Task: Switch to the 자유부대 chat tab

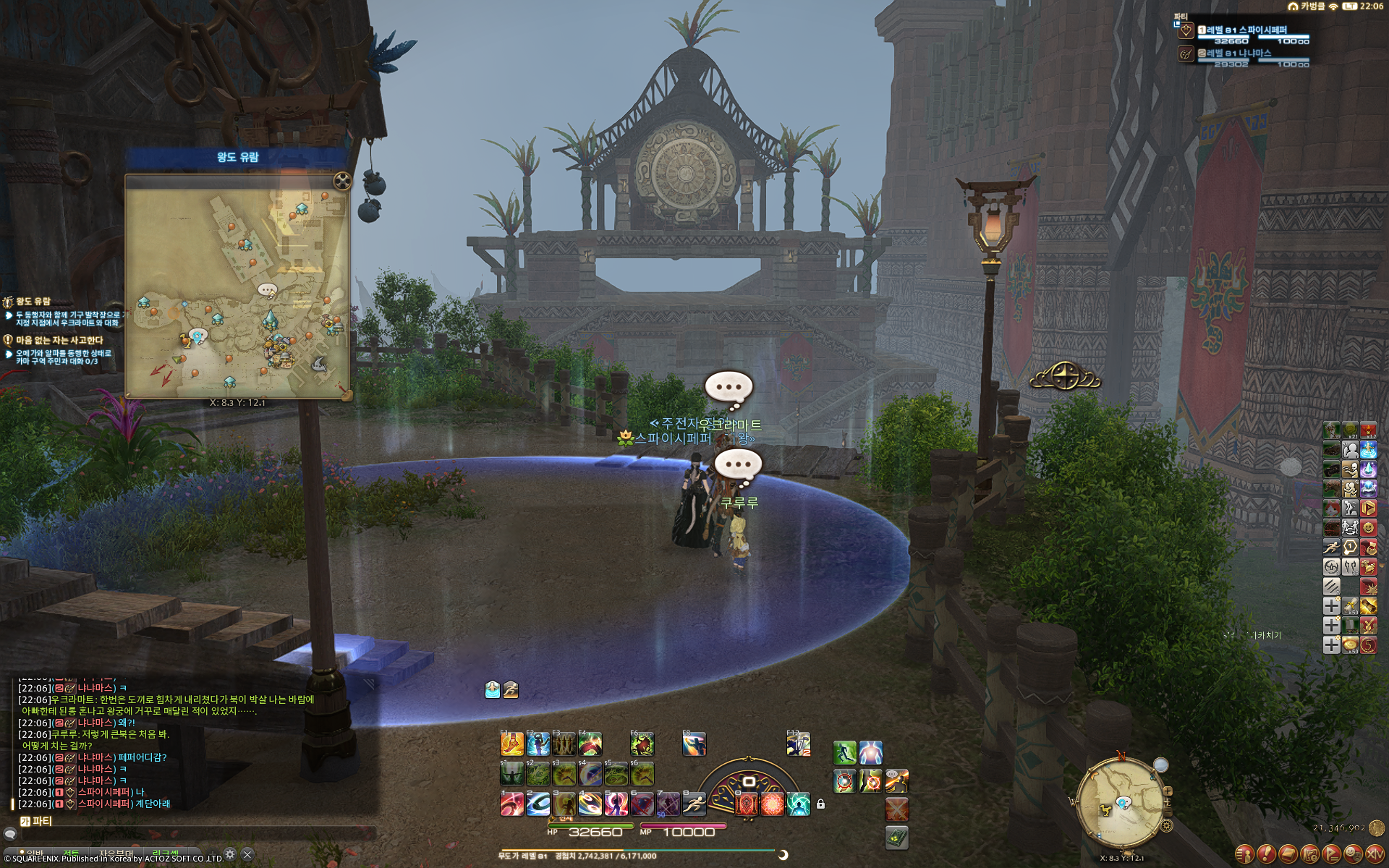Action: tap(116, 854)
